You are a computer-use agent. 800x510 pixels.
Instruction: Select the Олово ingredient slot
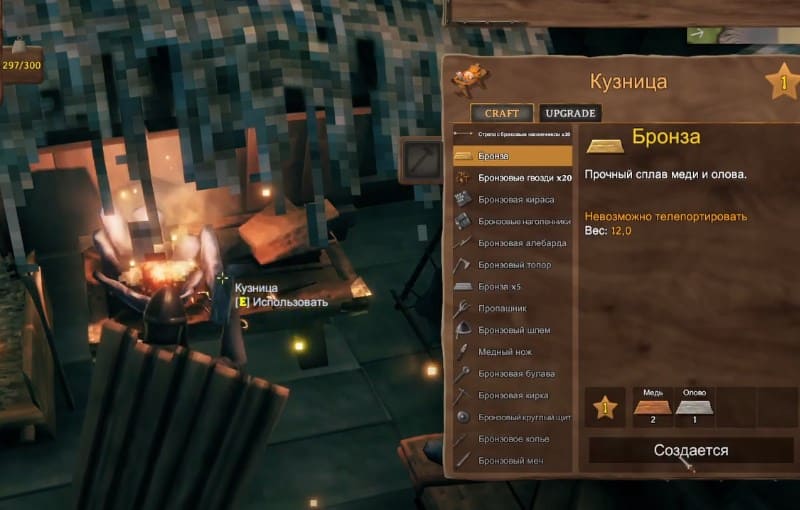(694, 408)
